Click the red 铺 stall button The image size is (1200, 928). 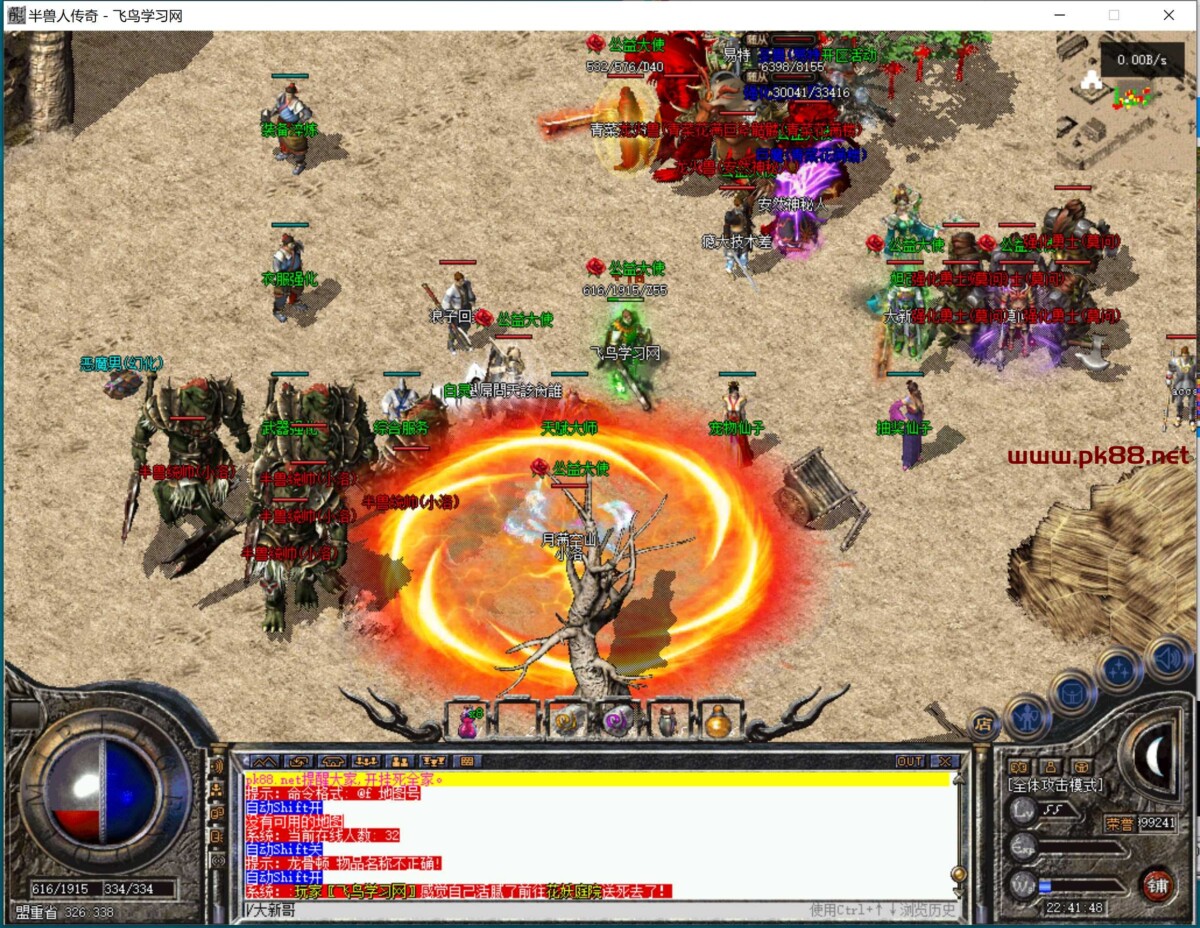point(1156,885)
